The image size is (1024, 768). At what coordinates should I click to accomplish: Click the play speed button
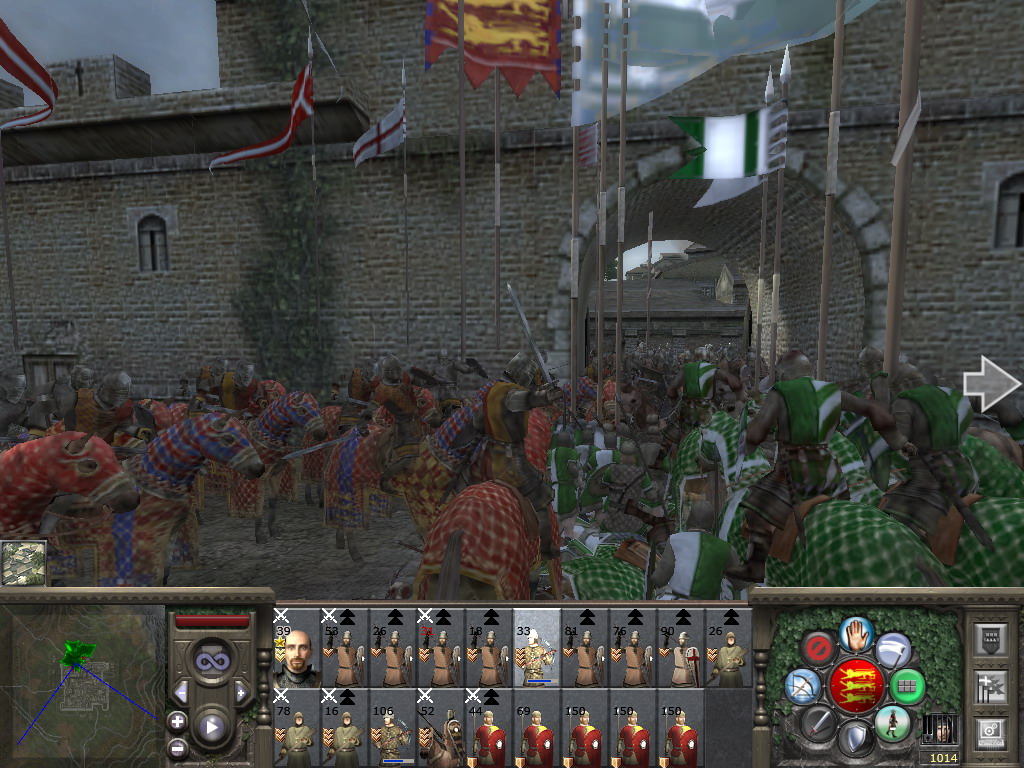coord(211,727)
